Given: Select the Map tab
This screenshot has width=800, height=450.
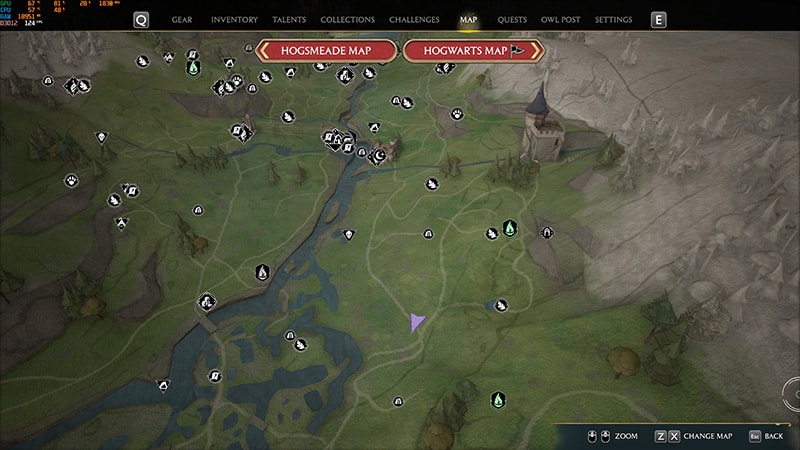Looking at the screenshot, I should pyautogui.click(x=468, y=20).
